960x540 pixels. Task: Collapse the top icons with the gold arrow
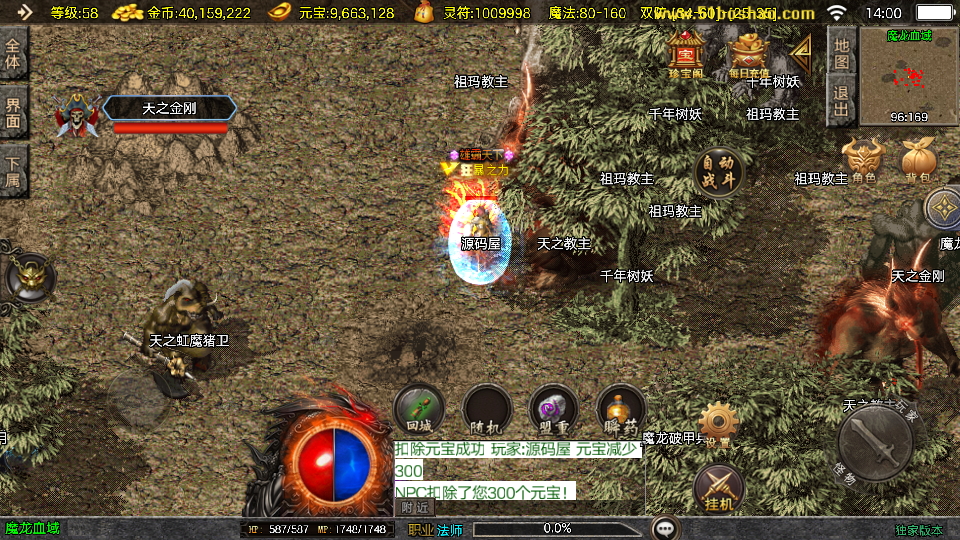[801, 50]
